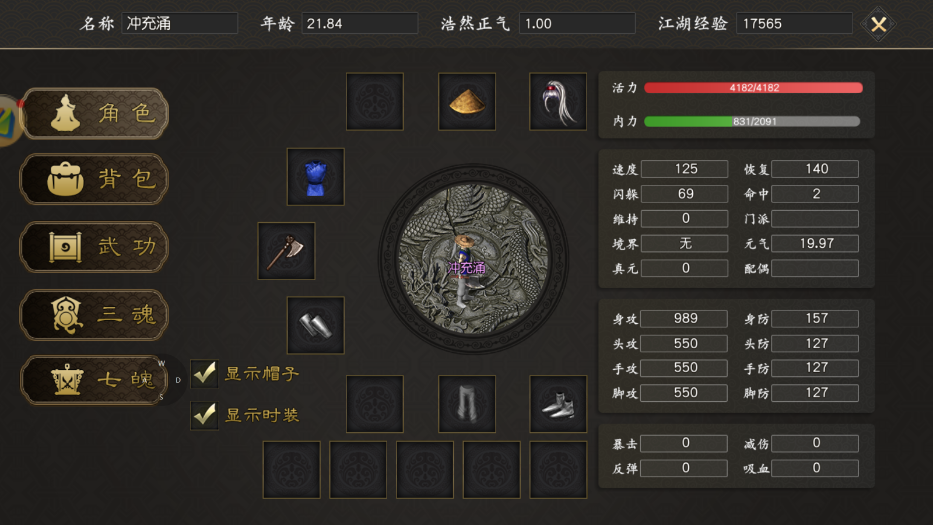Select the straw hat equipment slot
The width and height of the screenshot is (933, 525).
tap(466, 101)
